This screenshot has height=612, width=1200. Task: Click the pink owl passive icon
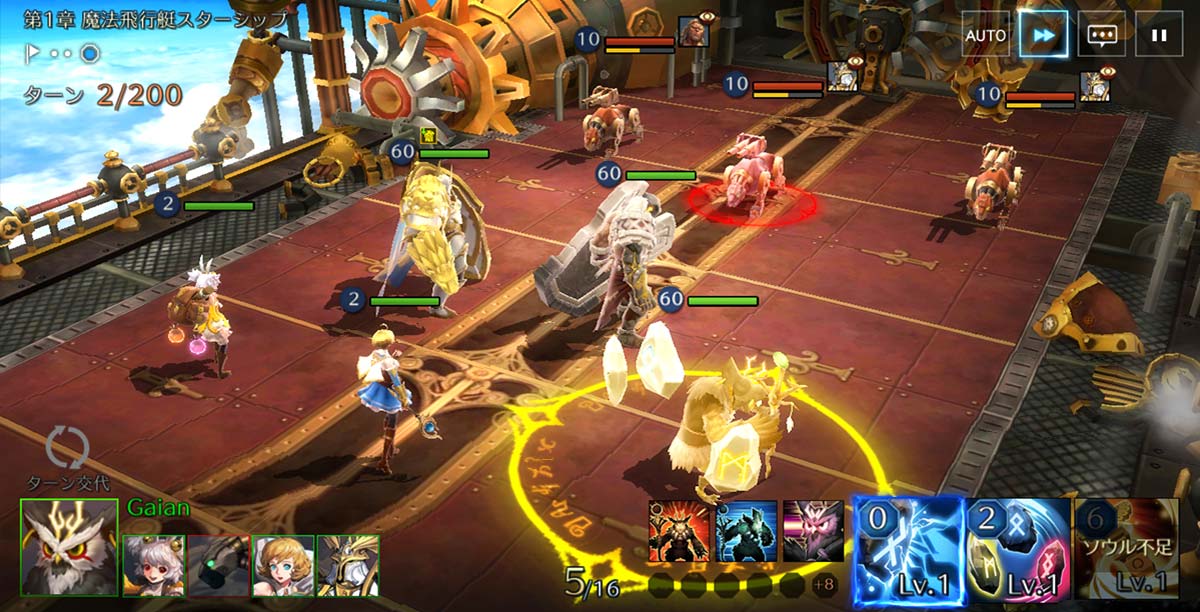pos(813,531)
